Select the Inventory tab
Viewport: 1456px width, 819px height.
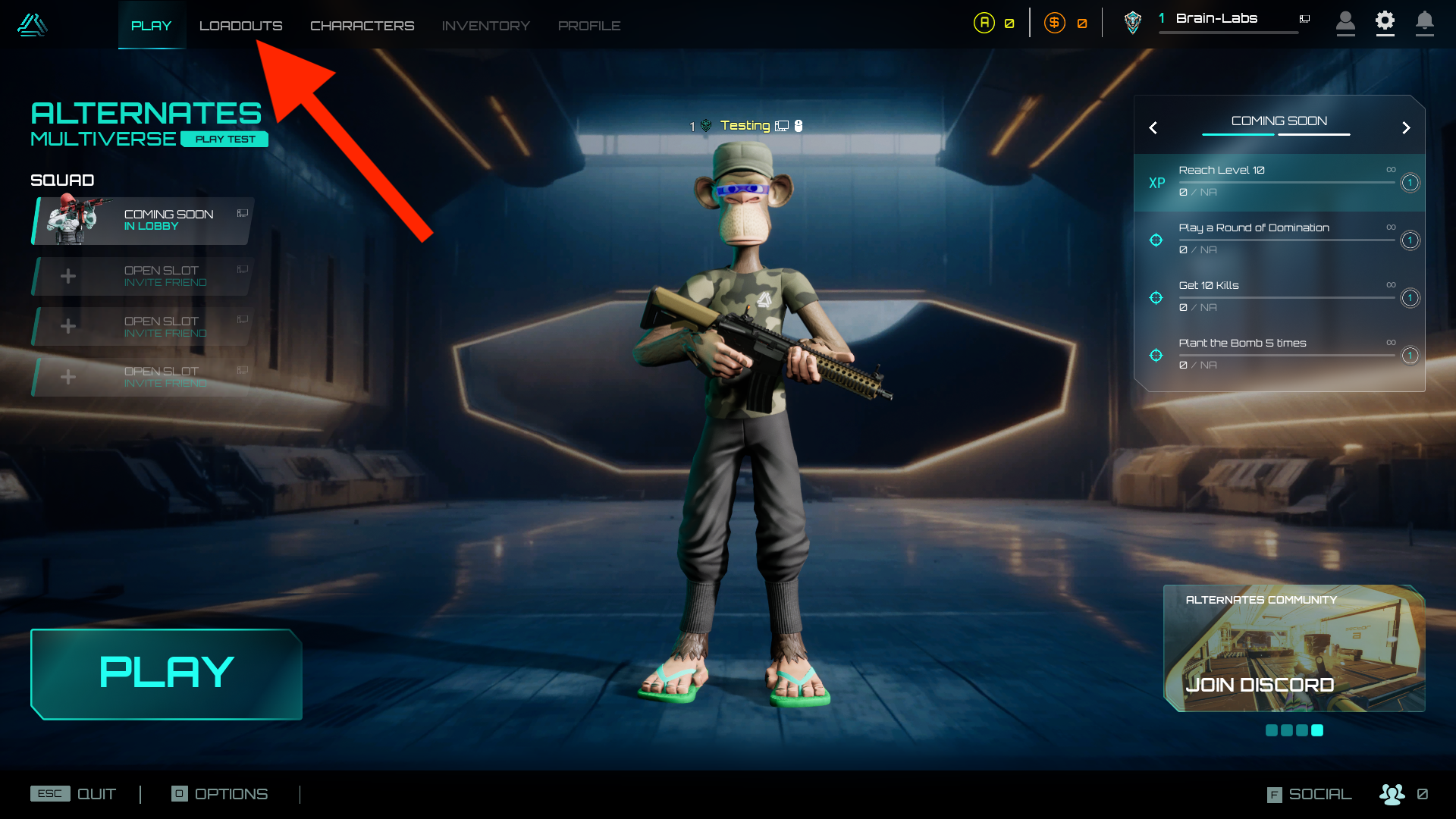pyautogui.click(x=485, y=26)
